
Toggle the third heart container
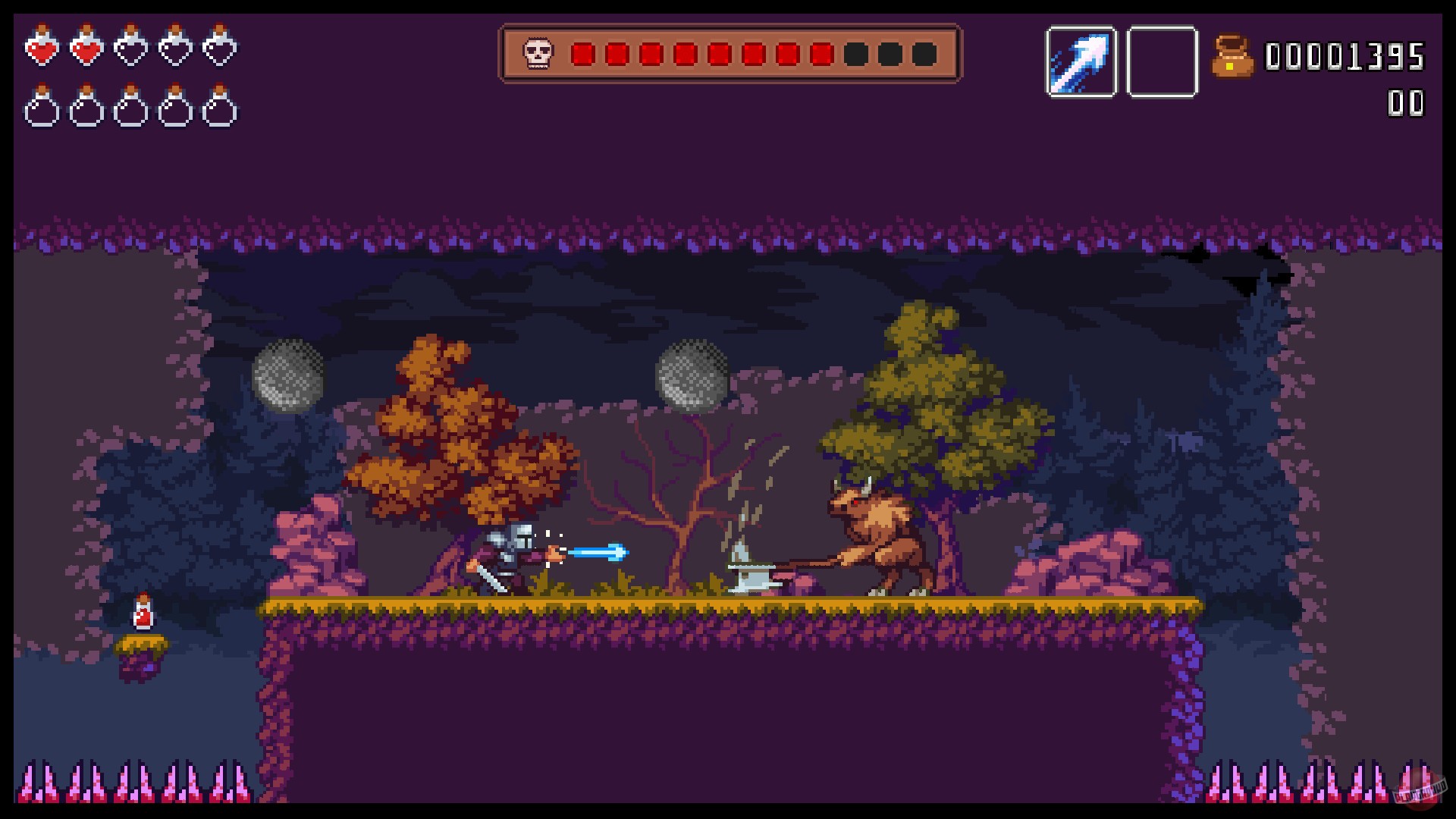coord(131,49)
